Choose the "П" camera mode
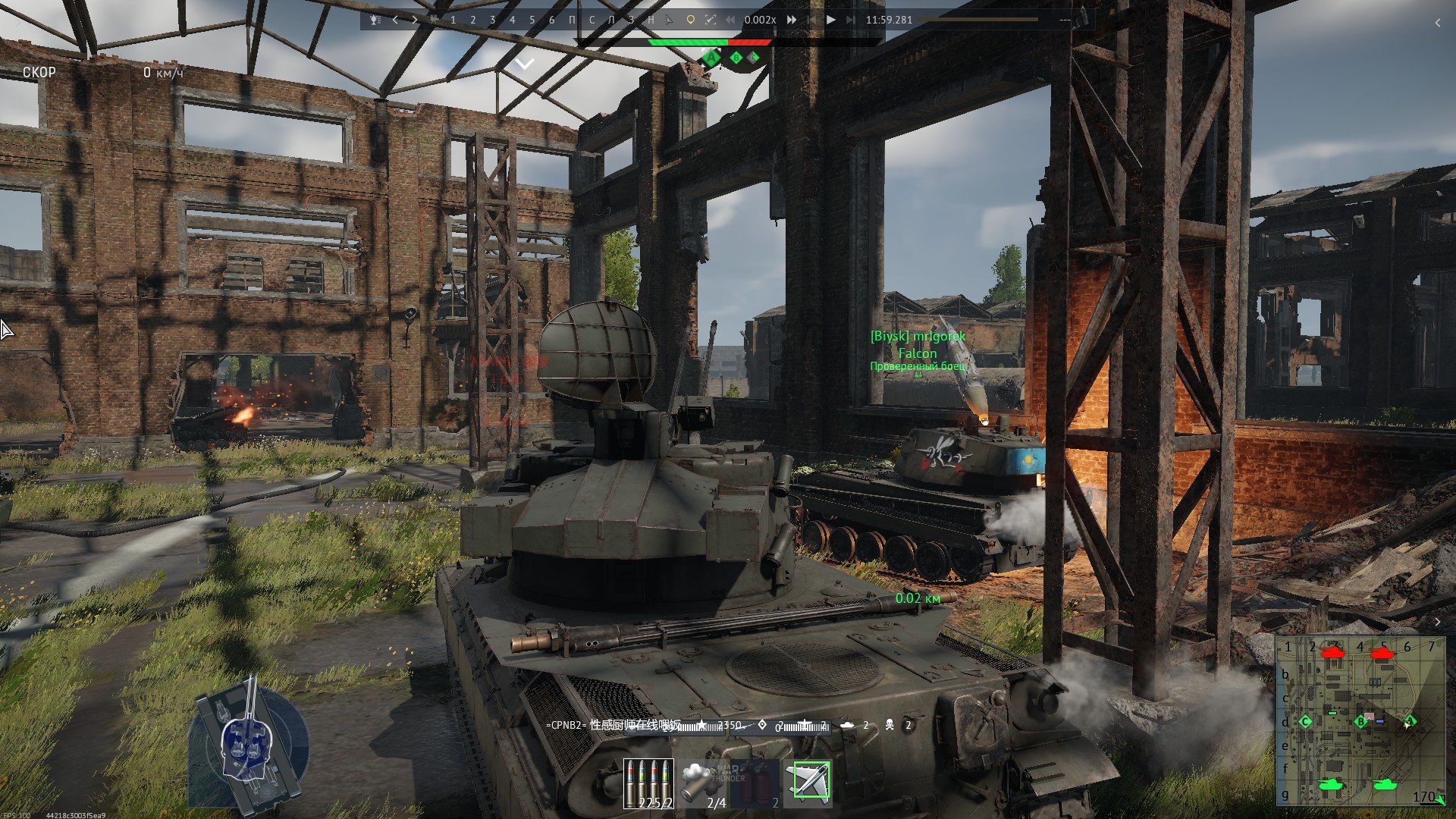The image size is (1456, 819). (x=573, y=20)
